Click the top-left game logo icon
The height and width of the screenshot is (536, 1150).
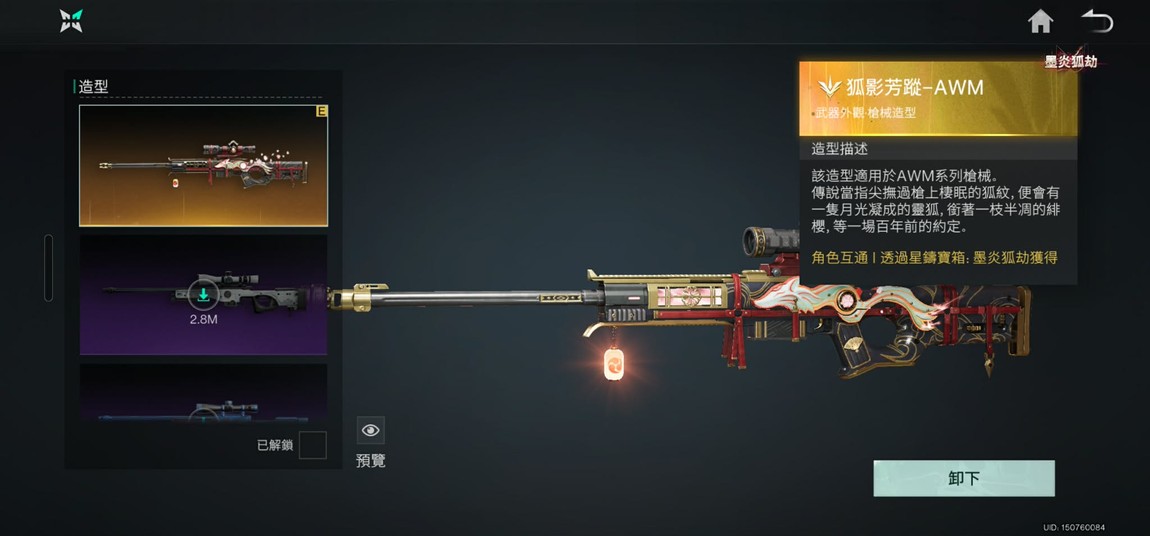[71, 21]
